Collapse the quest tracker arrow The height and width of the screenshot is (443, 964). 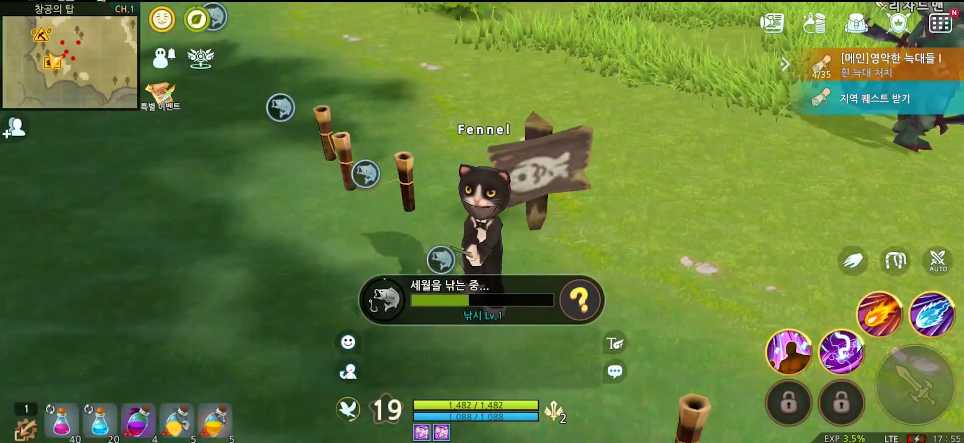click(786, 64)
